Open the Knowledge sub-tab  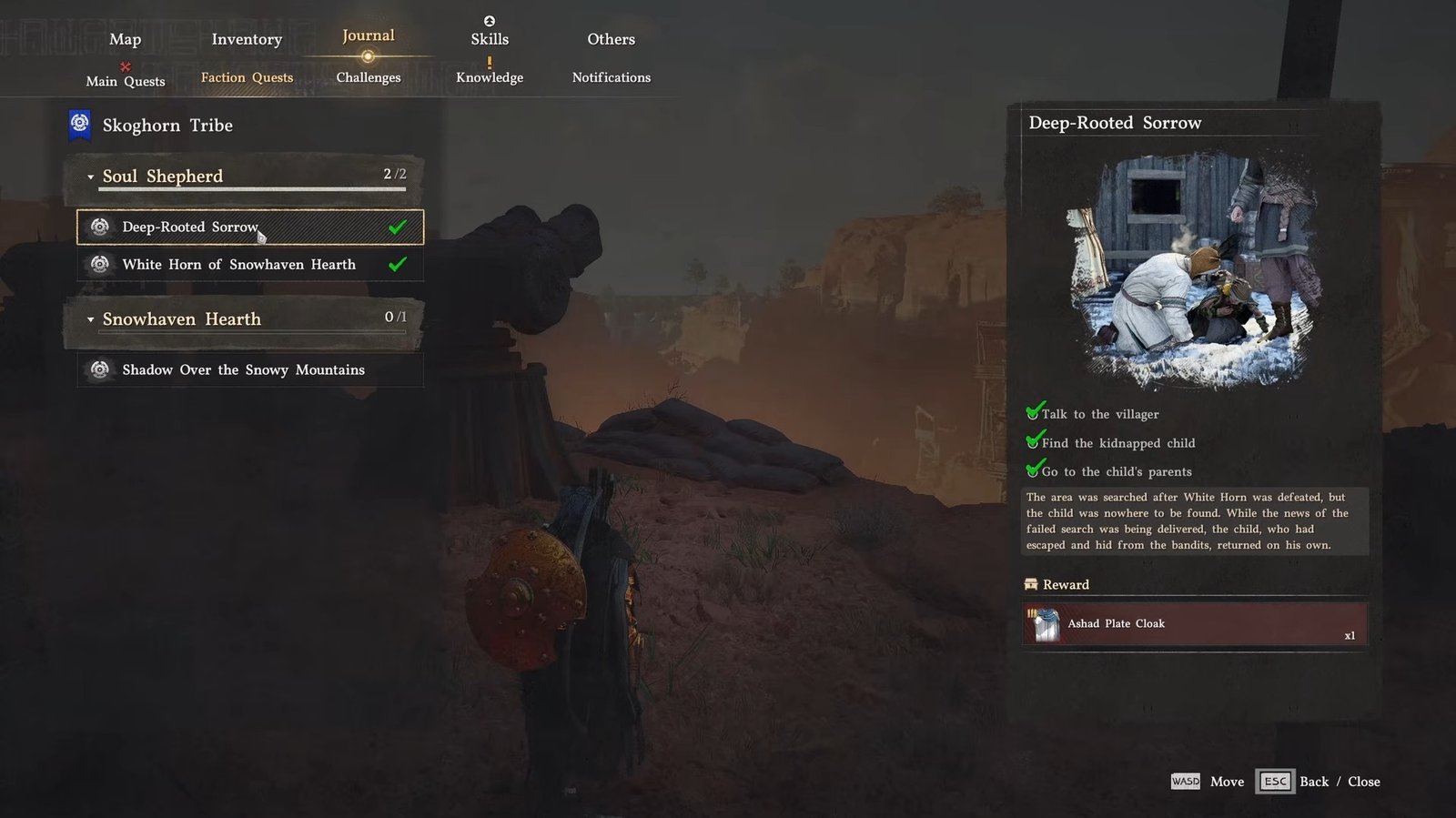click(490, 77)
